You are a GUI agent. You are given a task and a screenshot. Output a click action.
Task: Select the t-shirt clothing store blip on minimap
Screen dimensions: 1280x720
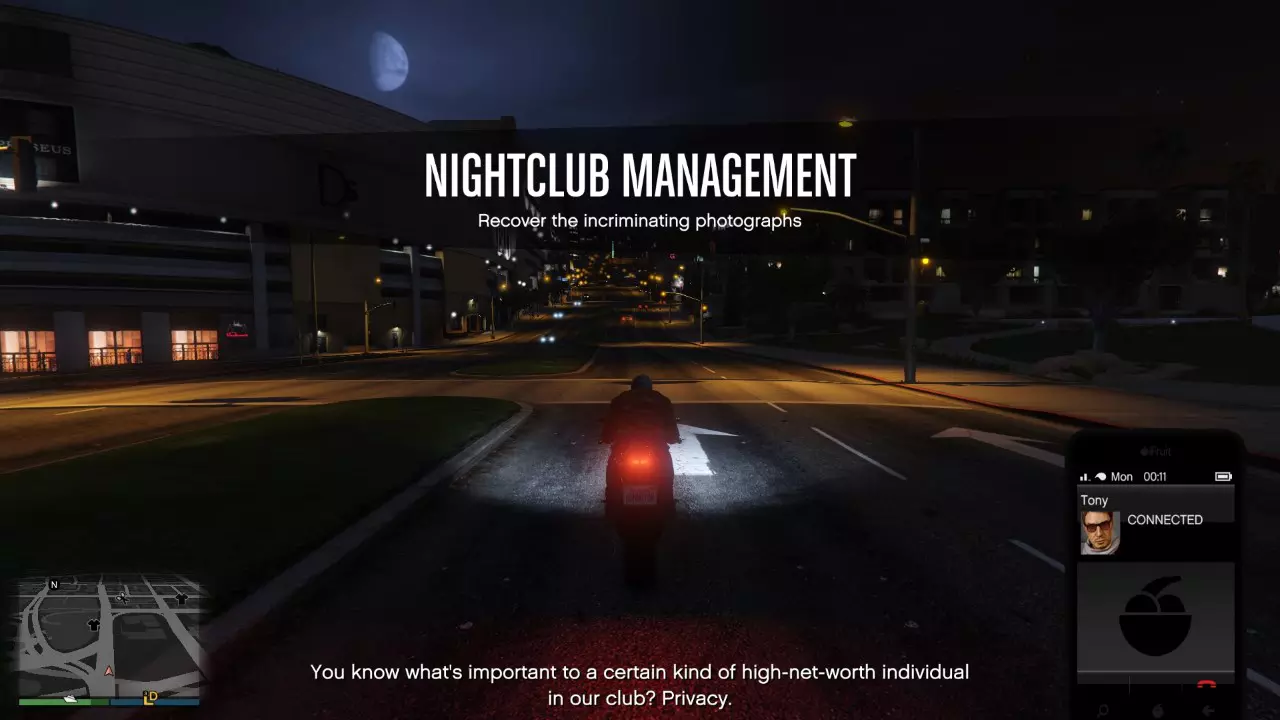click(x=93, y=625)
